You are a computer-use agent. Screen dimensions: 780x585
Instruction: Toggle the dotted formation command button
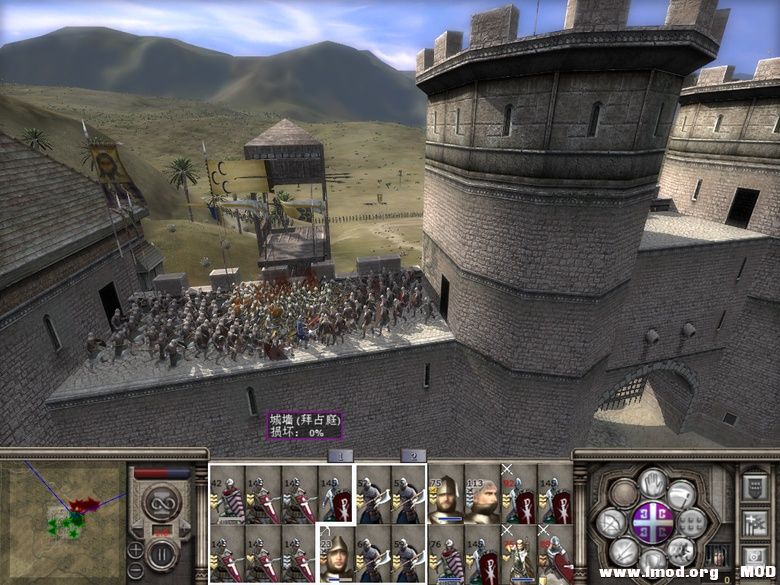coord(691,522)
